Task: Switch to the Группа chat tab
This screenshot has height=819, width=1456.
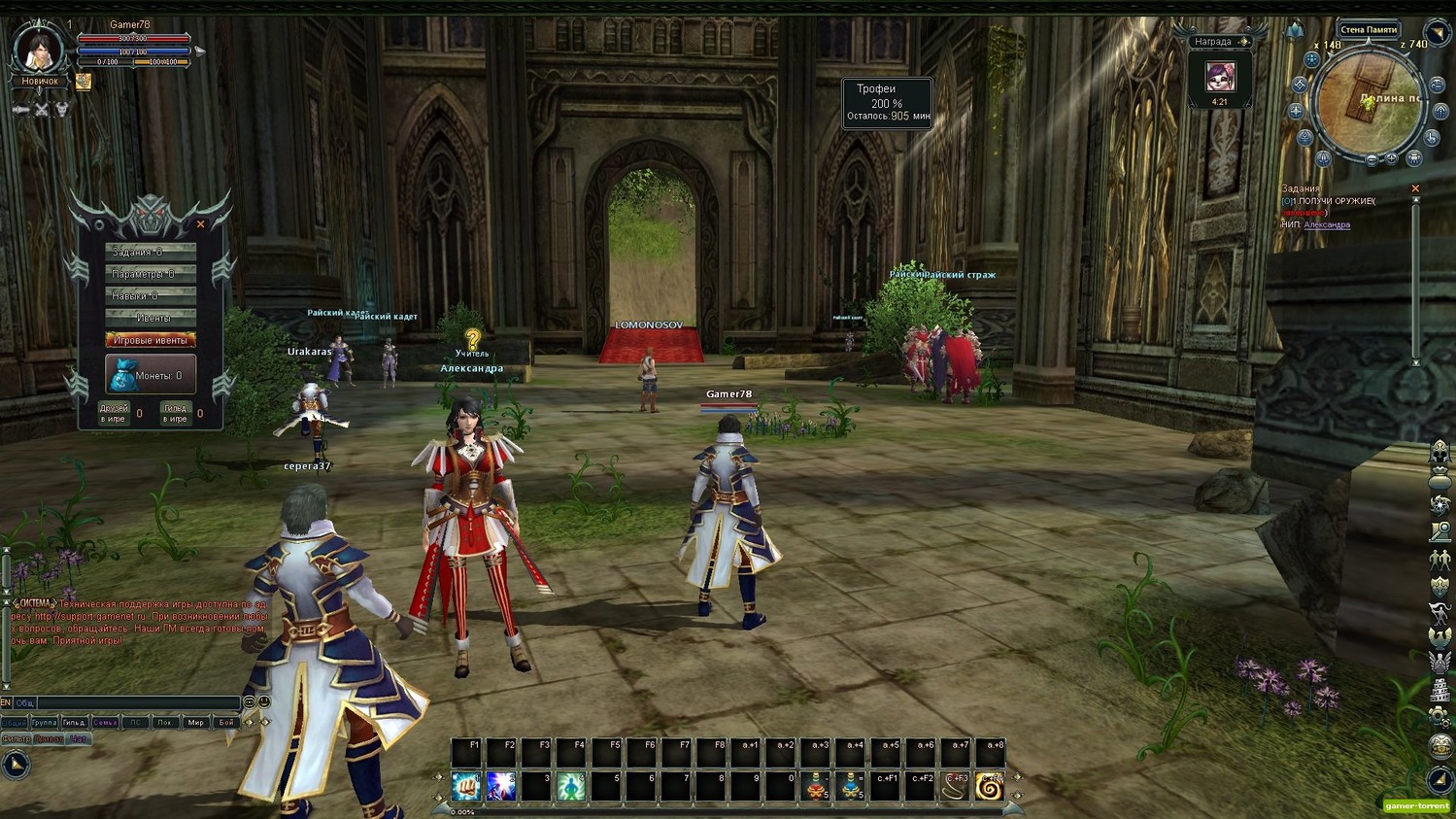Action: pyautogui.click(x=44, y=723)
